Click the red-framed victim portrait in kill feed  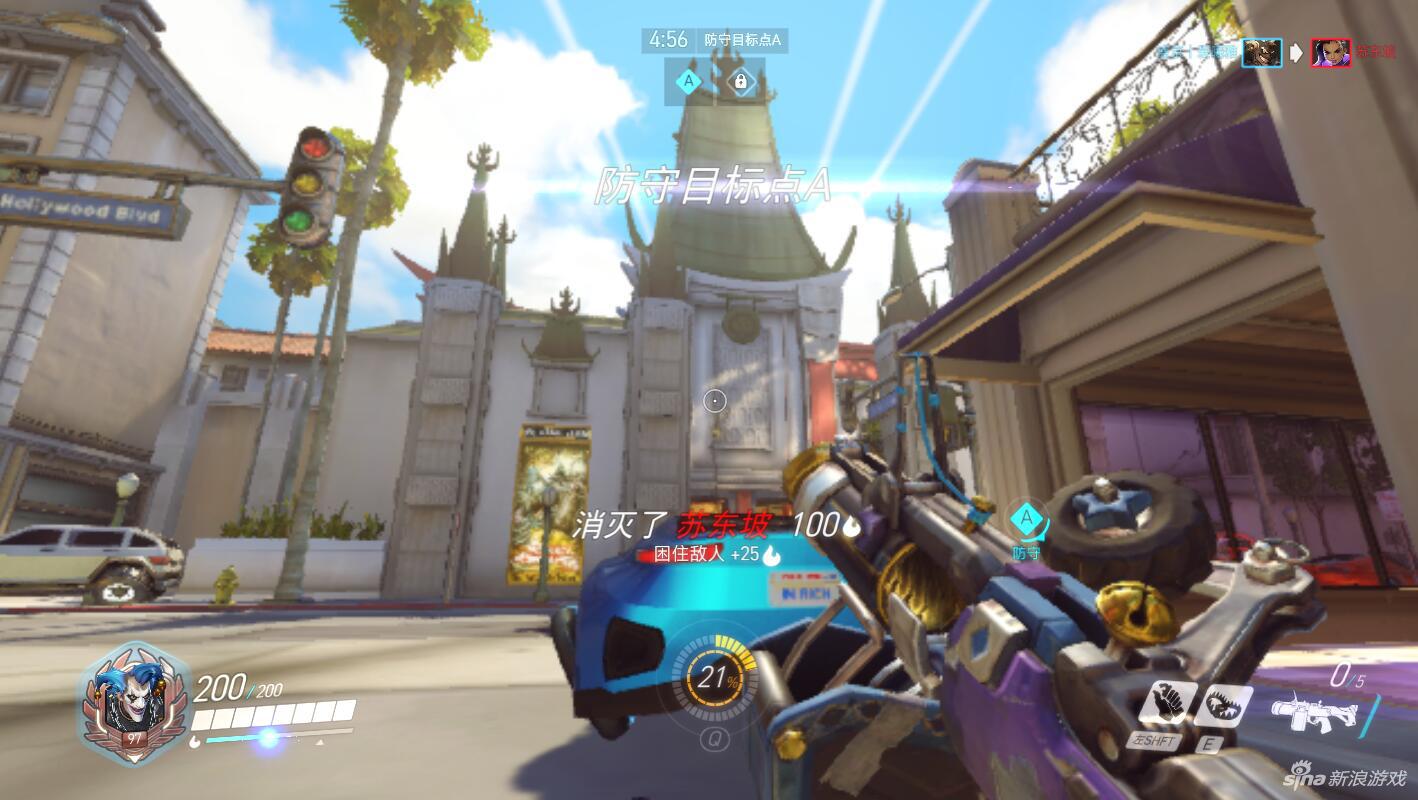click(1331, 52)
